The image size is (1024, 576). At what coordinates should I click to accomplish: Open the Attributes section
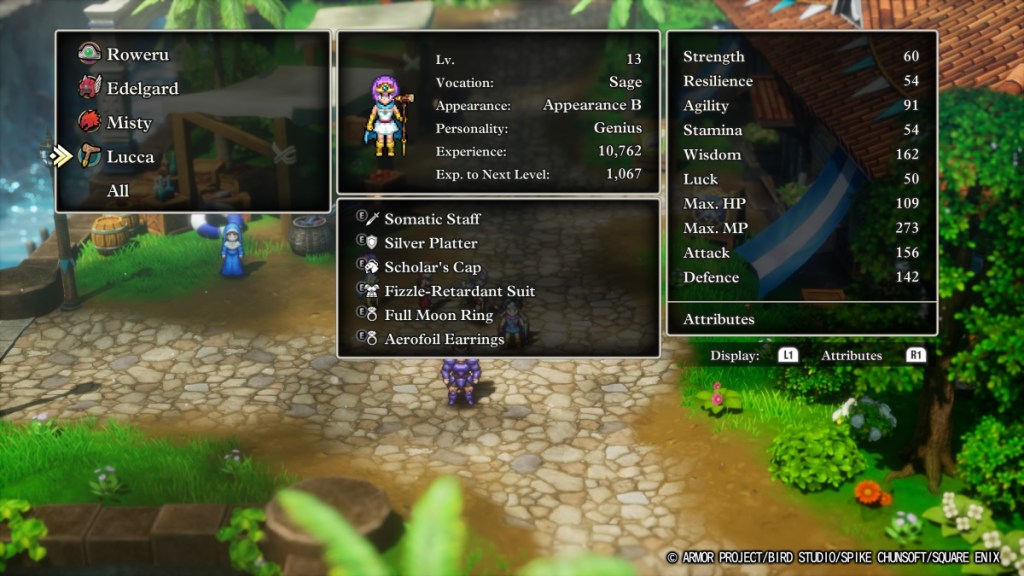(718, 319)
